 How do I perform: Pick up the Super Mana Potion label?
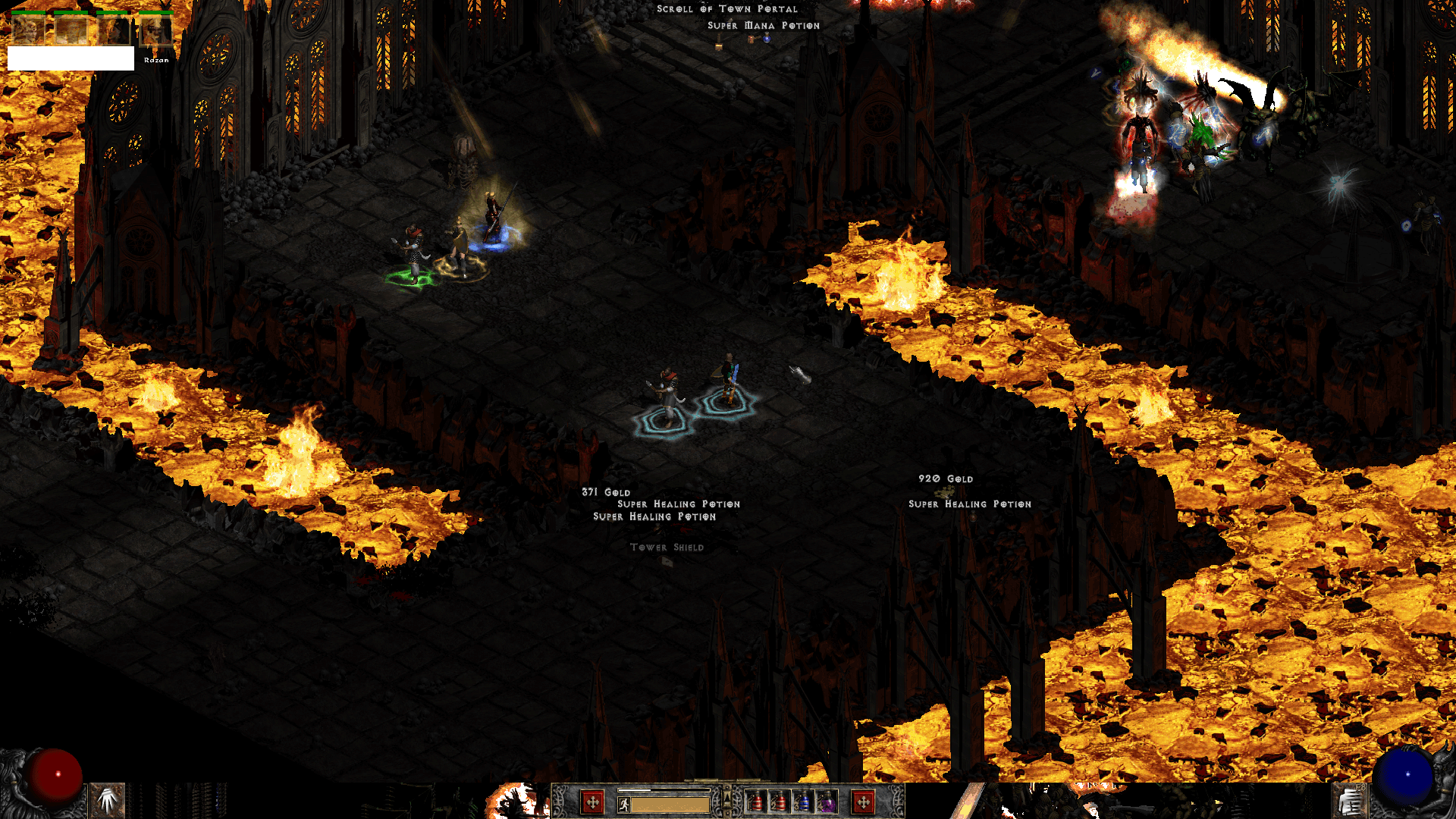pyautogui.click(x=763, y=26)
